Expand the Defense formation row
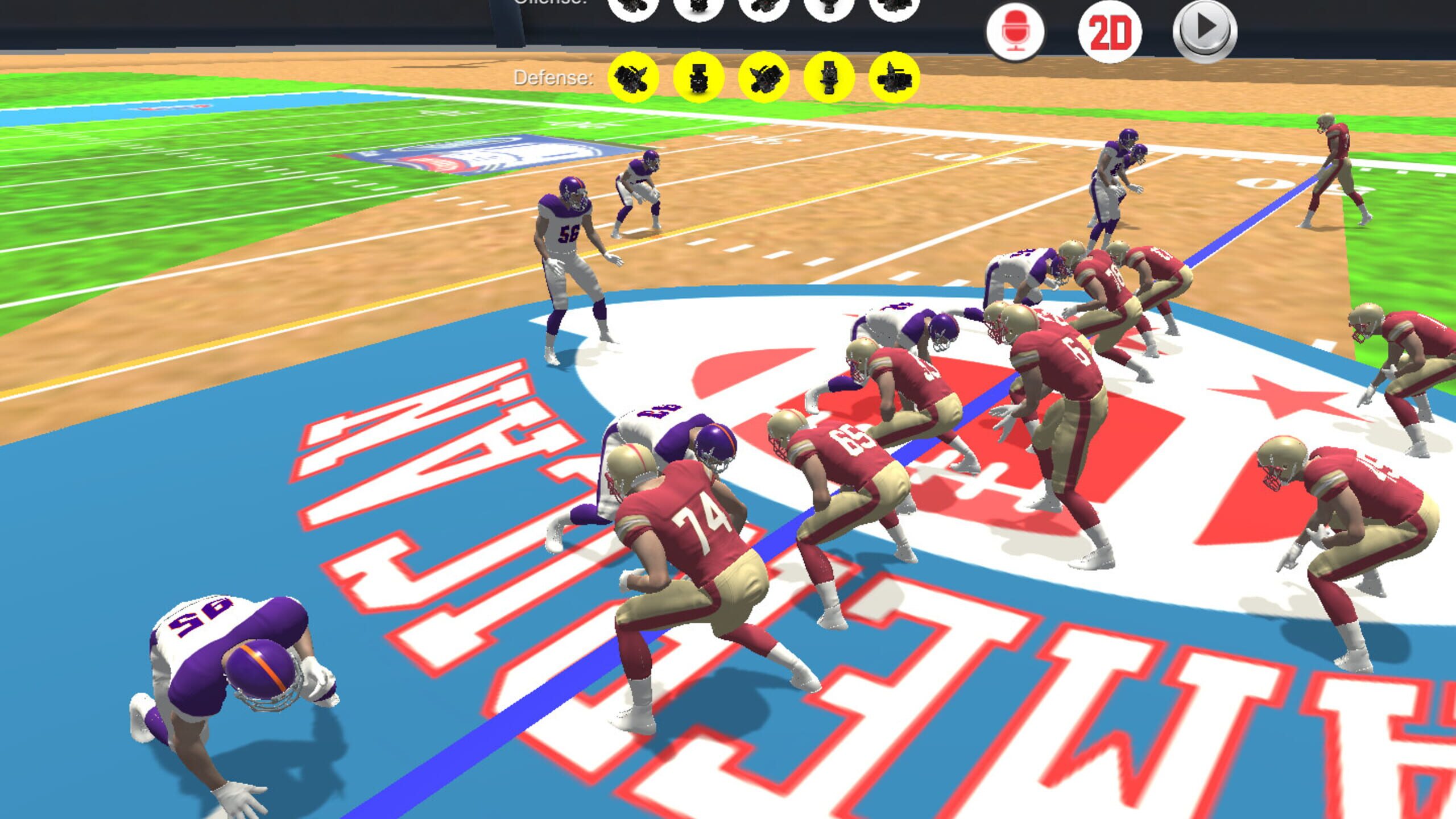This screenshot has height=819, width=1456. point(553,78)
